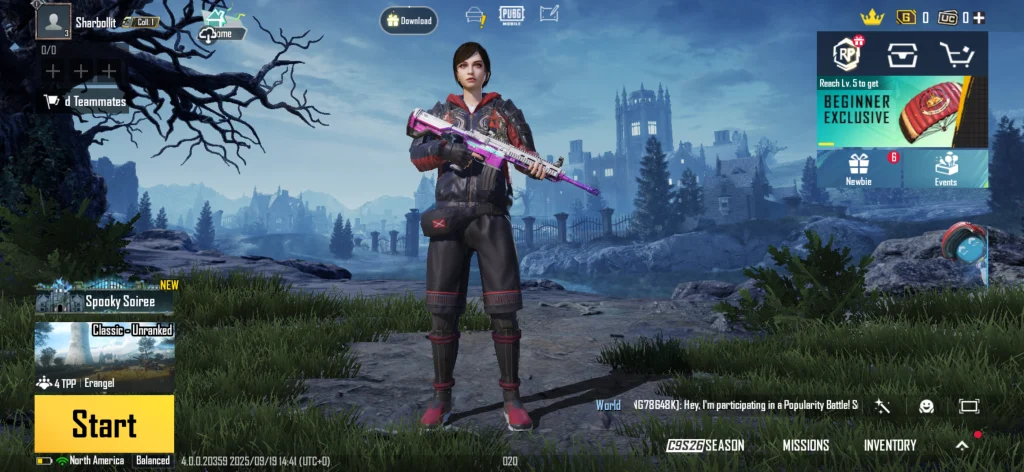Open the supply crate icon

[902, 56]
